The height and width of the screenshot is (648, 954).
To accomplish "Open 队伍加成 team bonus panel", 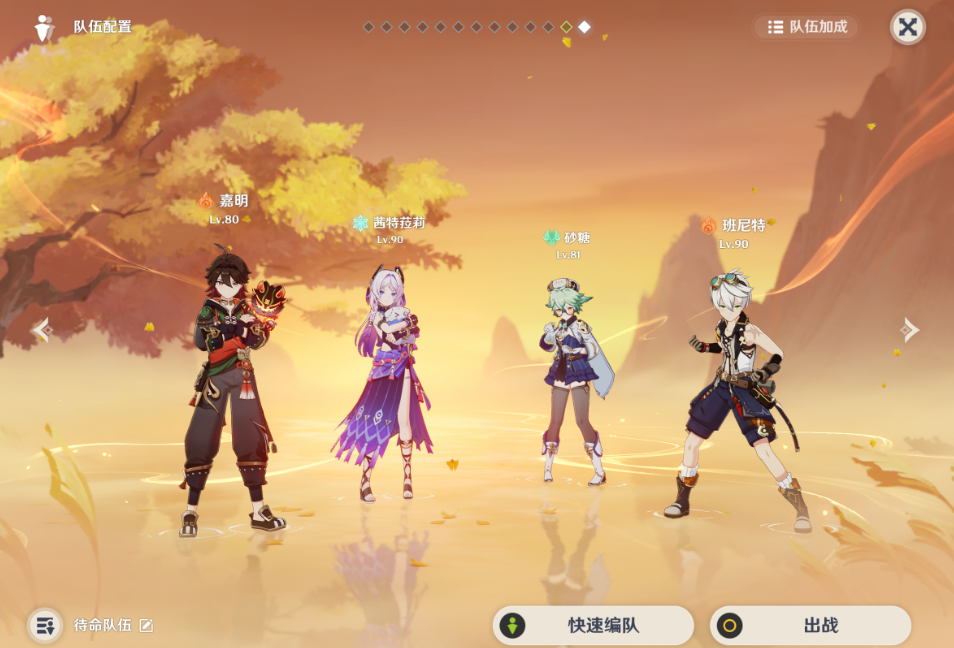I will coord(806,27).
